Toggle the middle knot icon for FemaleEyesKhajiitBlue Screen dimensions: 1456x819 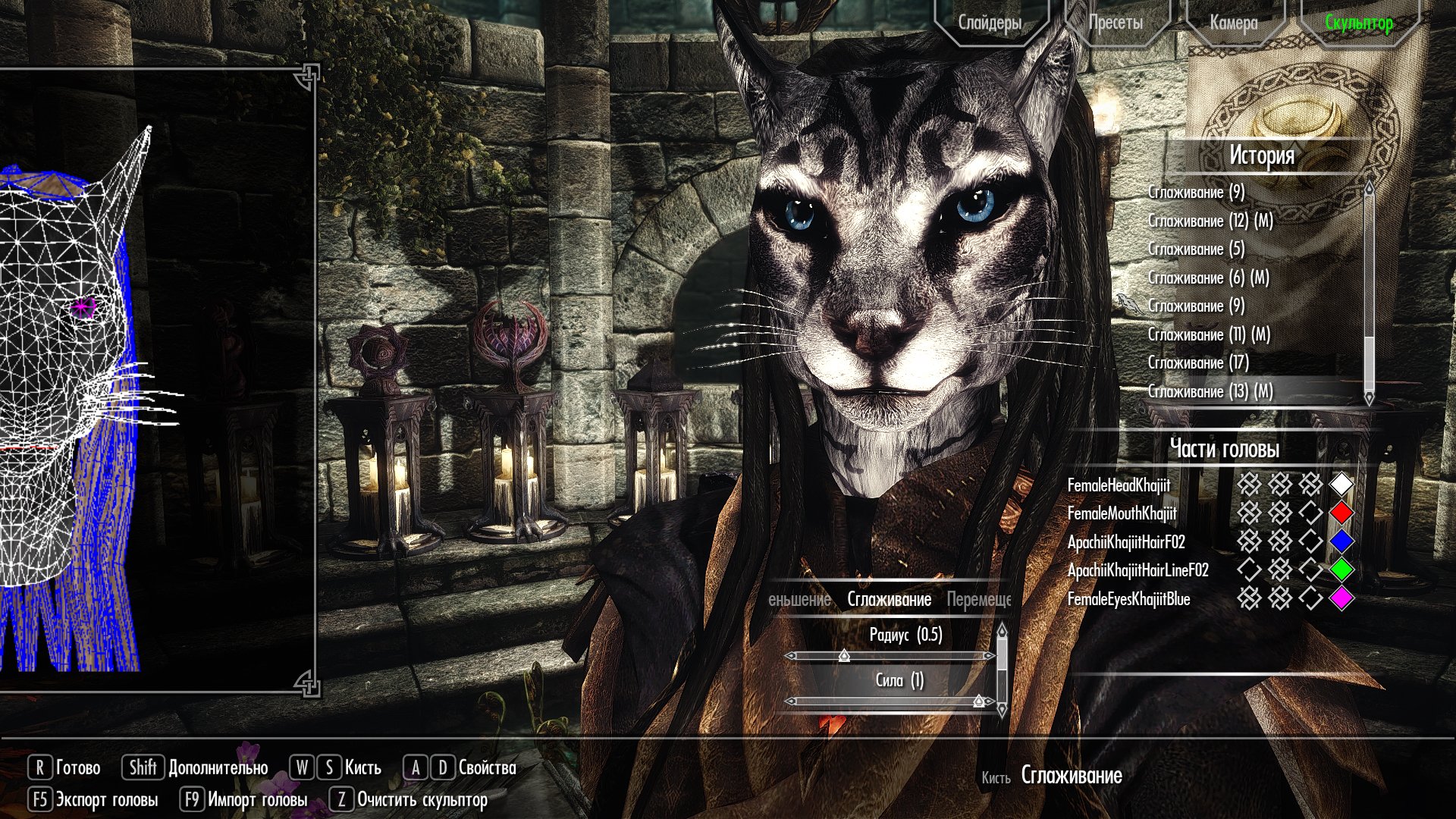(x=1282, y=598)
